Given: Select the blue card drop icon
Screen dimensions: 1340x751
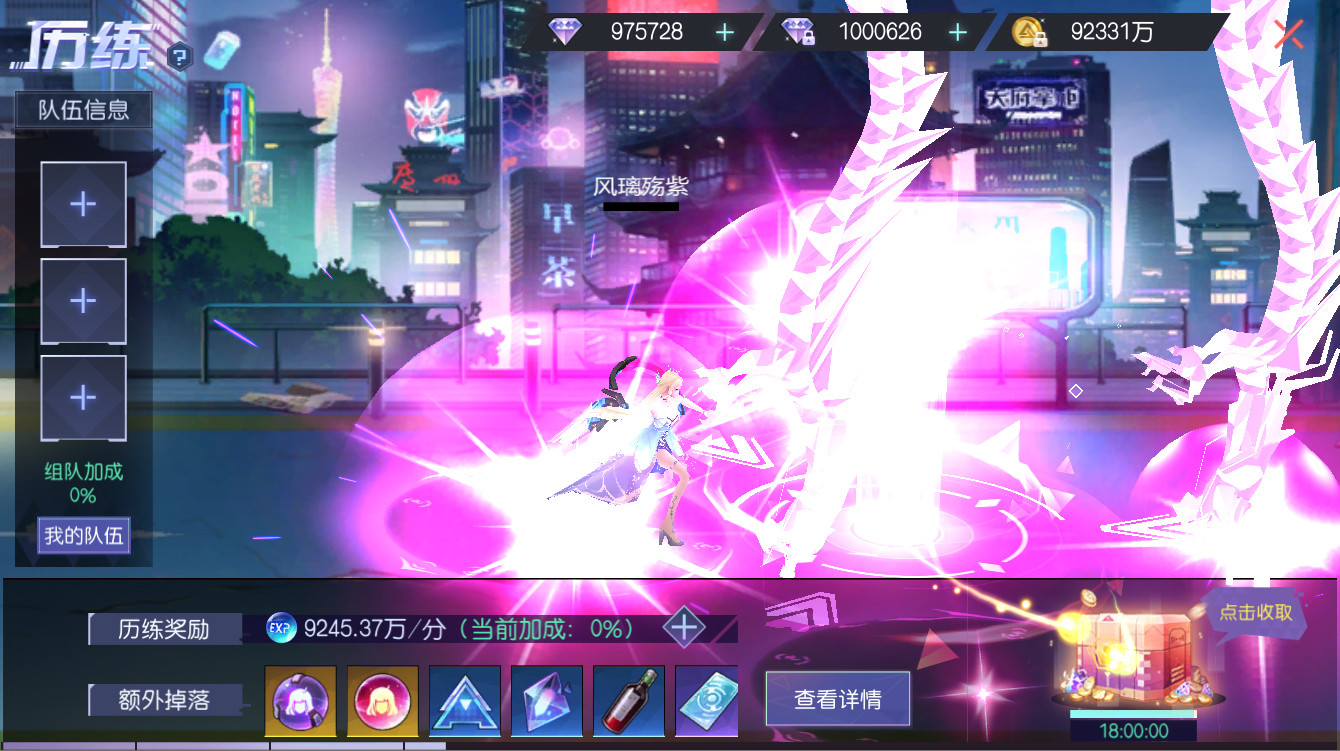Looking at the screenshot, I should click(708, 701).
